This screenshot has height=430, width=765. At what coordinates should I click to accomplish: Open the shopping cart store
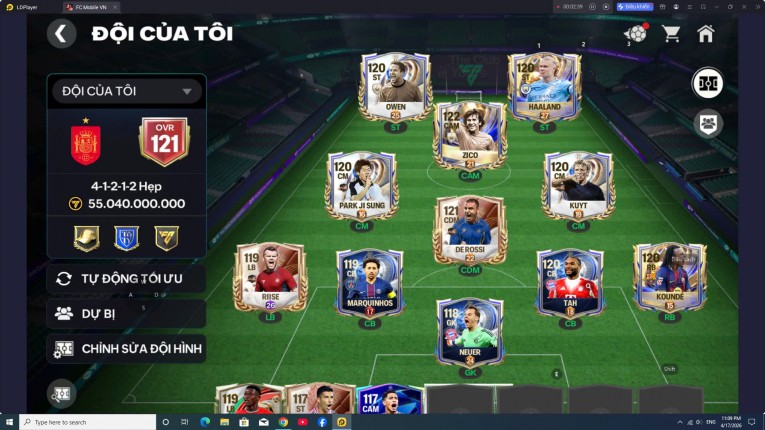[x=671, y=34]
